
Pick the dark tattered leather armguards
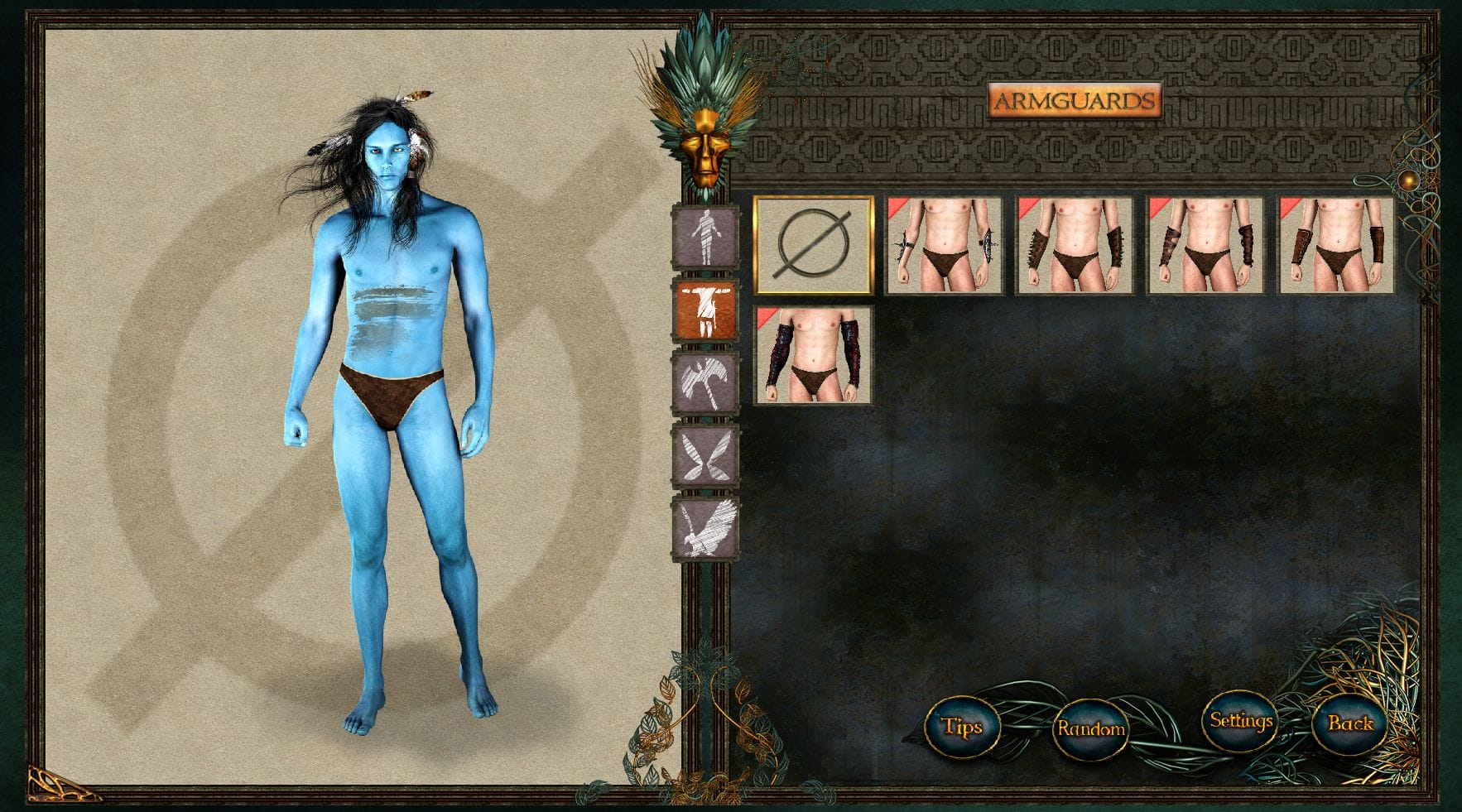(x=1205, y=245)
